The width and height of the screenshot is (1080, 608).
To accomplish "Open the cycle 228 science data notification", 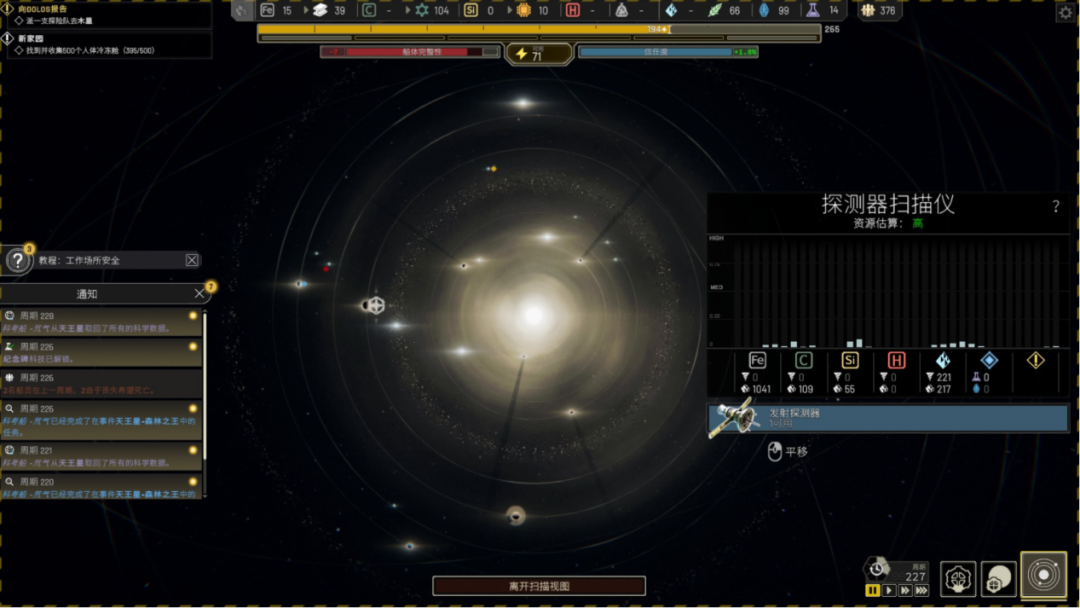I will click(x=100, y=321).
